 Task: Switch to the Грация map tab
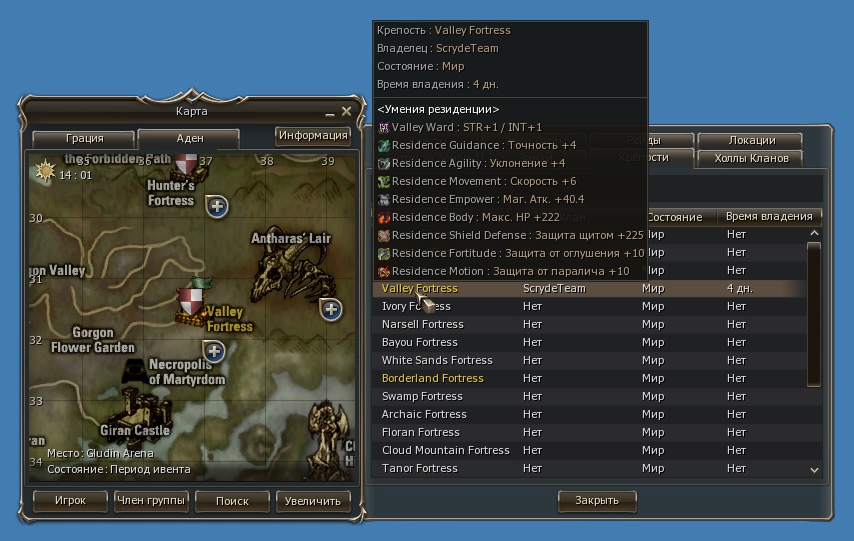(x=85, y=139)
